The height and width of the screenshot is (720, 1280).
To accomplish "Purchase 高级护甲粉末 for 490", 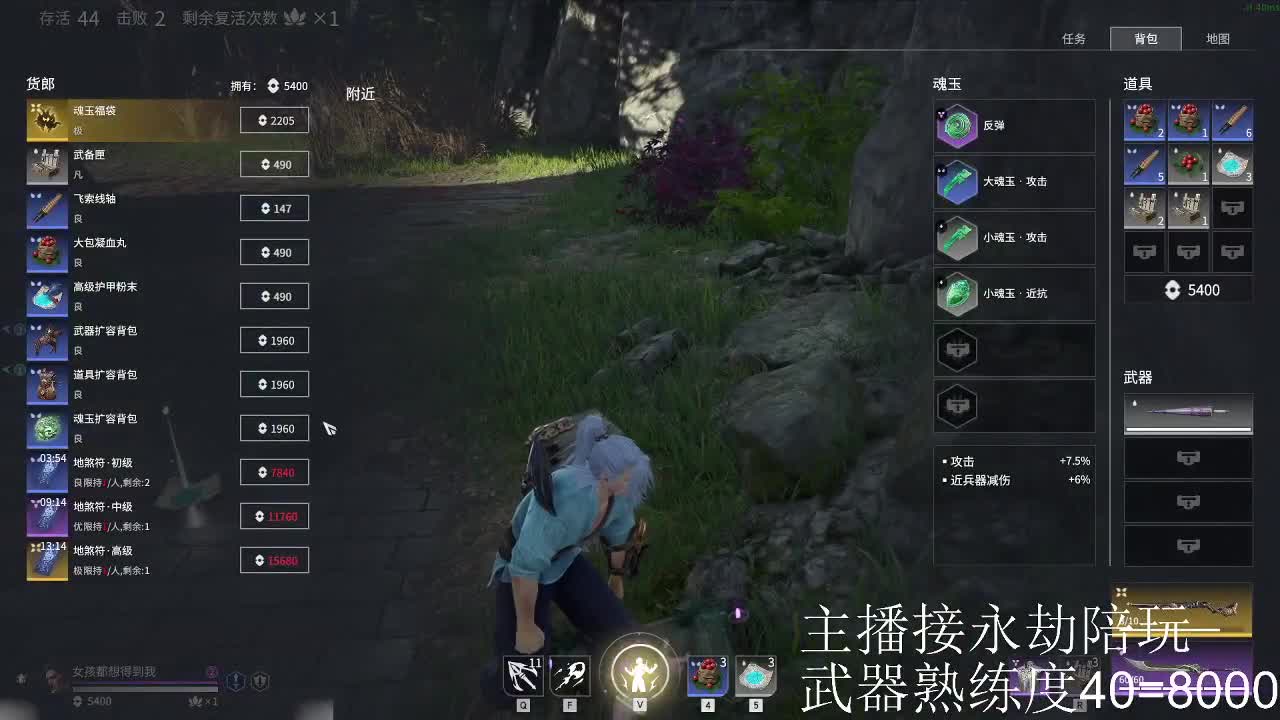I will (274, 296).
